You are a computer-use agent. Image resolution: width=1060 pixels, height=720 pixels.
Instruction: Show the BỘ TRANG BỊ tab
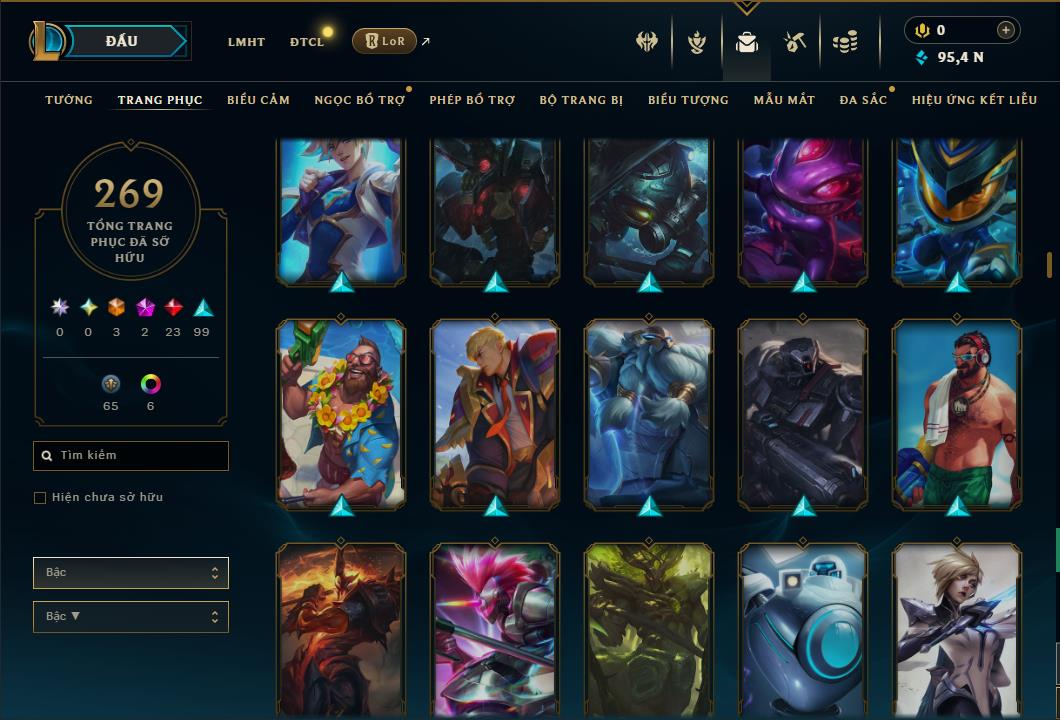[581, 100]
